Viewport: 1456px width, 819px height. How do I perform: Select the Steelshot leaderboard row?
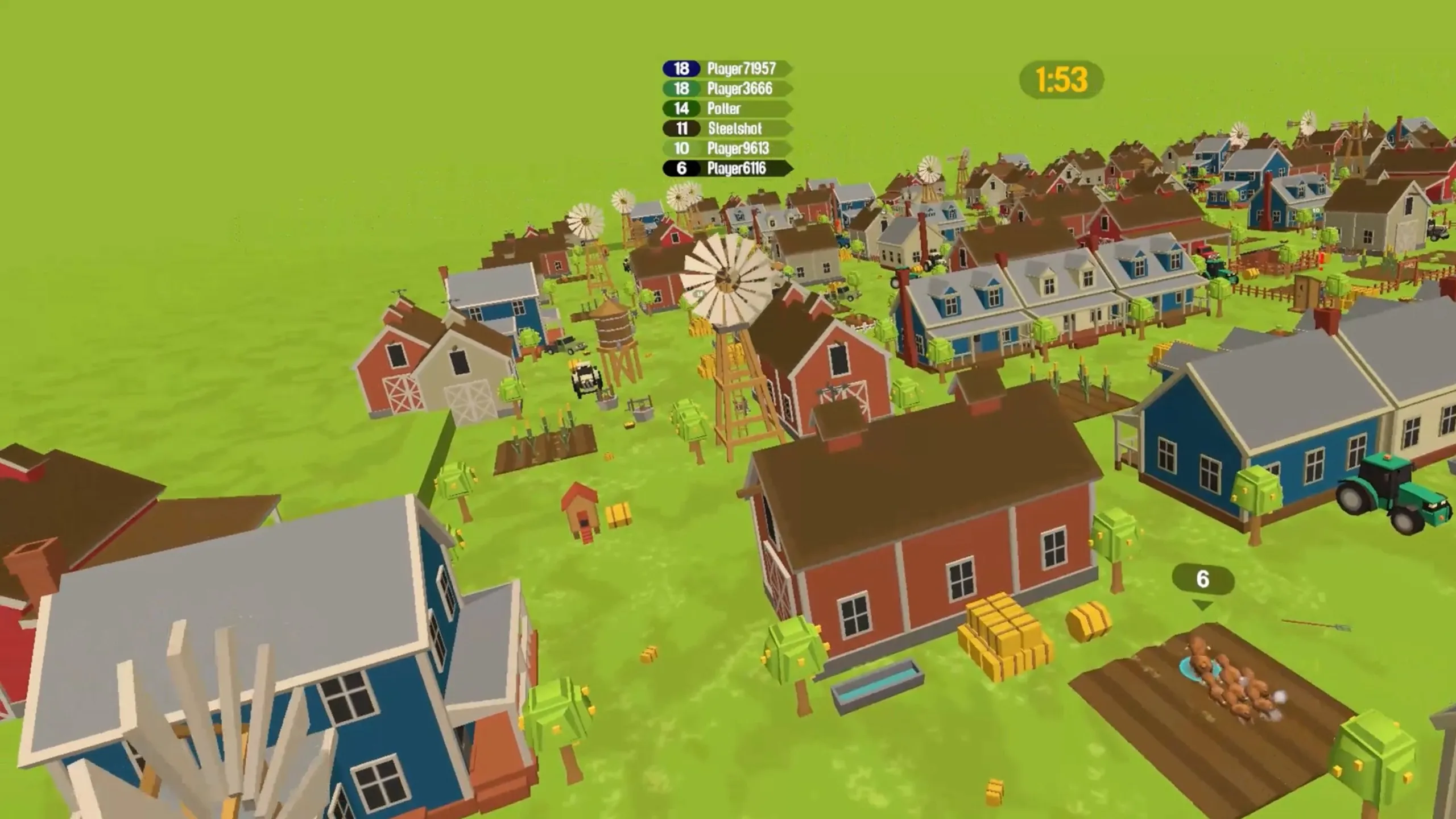click(x=728, y=129)
